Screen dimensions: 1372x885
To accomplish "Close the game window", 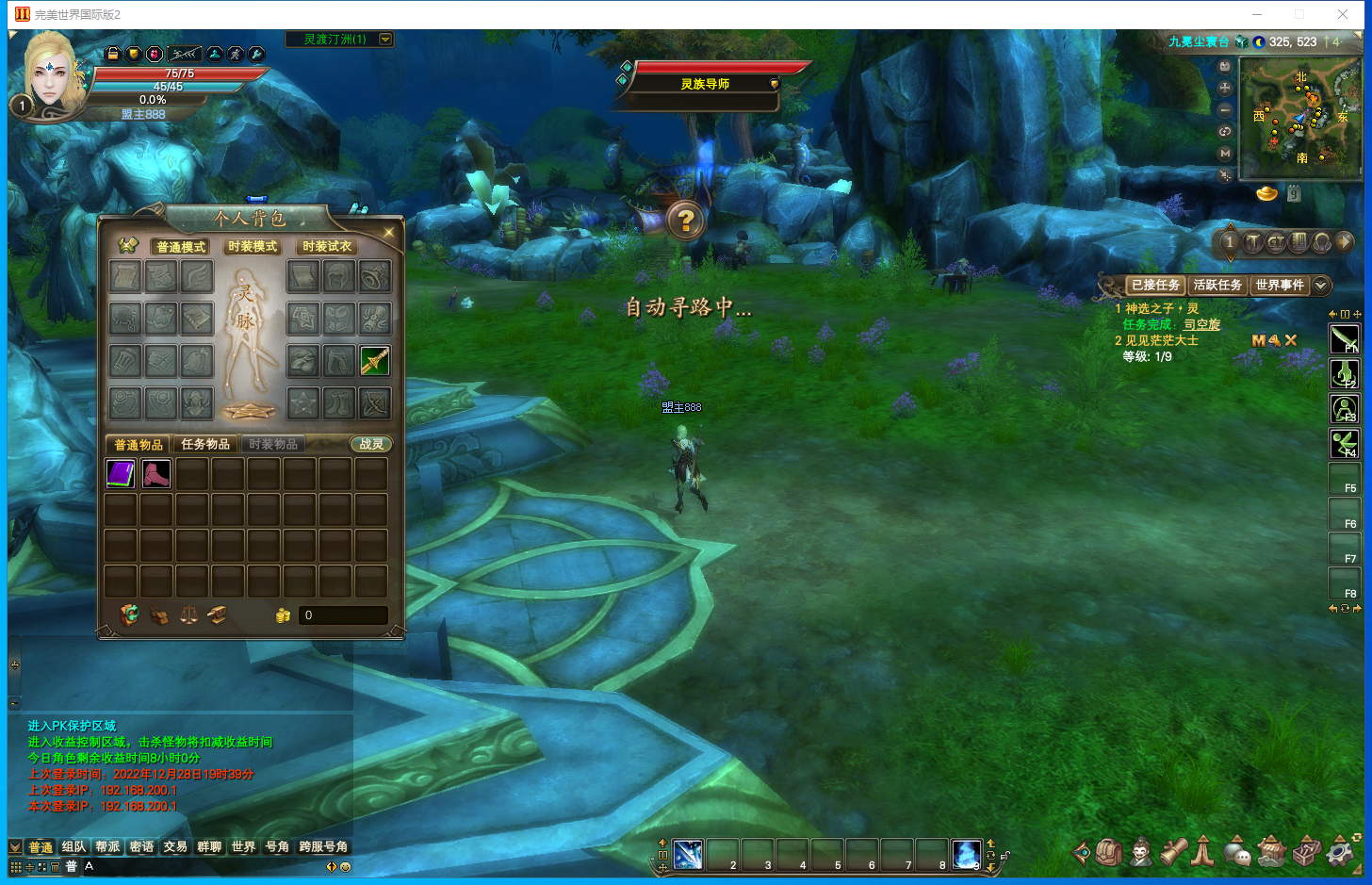I will 1343,14.
